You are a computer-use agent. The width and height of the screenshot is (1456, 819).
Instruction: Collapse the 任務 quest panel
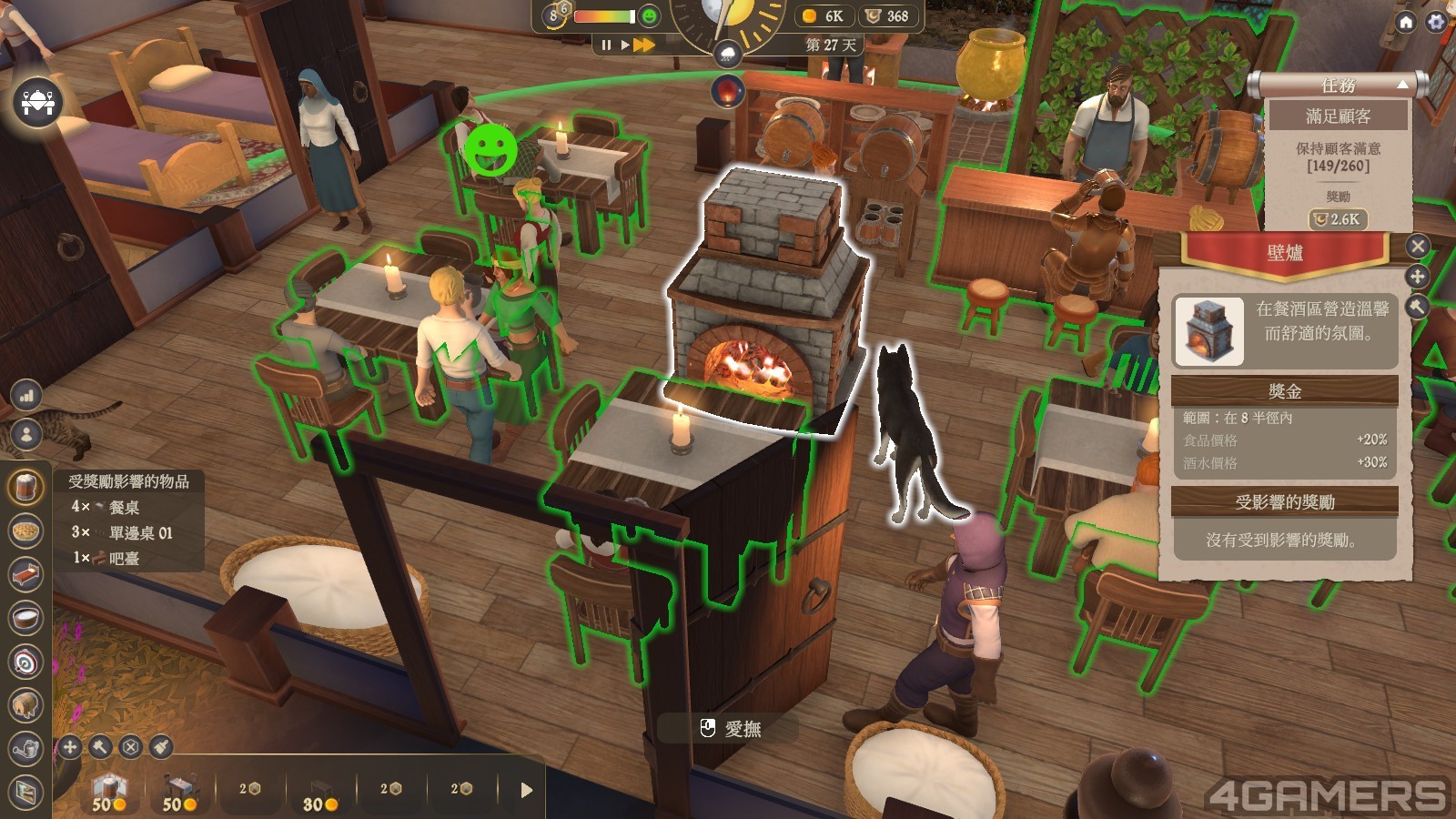point(1402,85)
